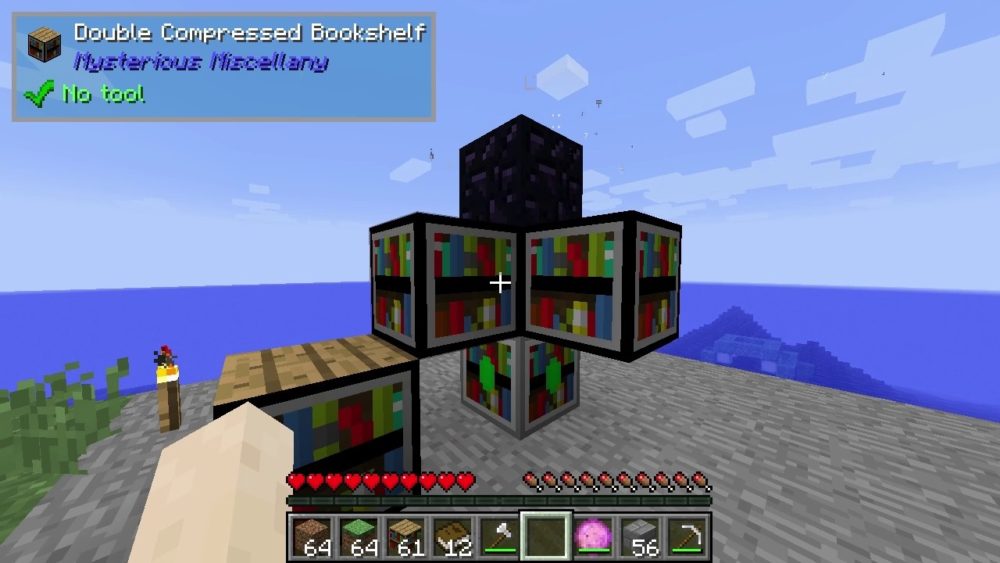
Task: Click the Double Compressed Bookshelf tooltip icon
Action: click(x=44, y=45)
